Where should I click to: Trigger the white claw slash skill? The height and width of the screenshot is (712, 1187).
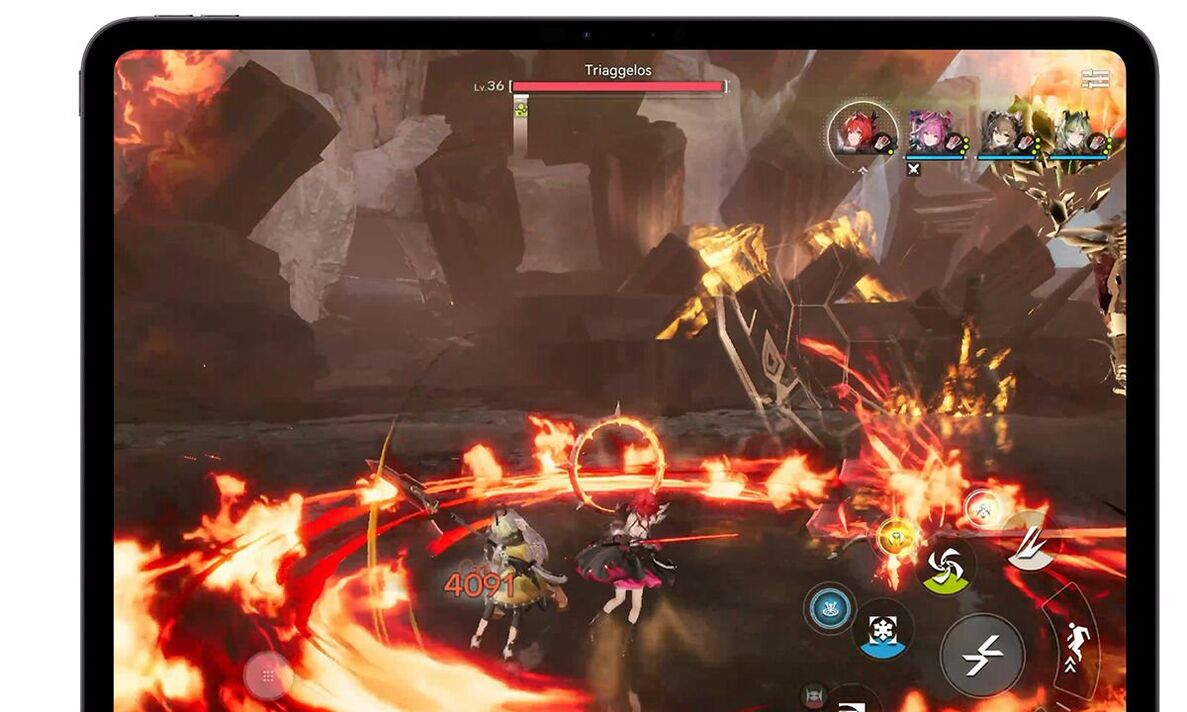click(x=1031, y=541)
